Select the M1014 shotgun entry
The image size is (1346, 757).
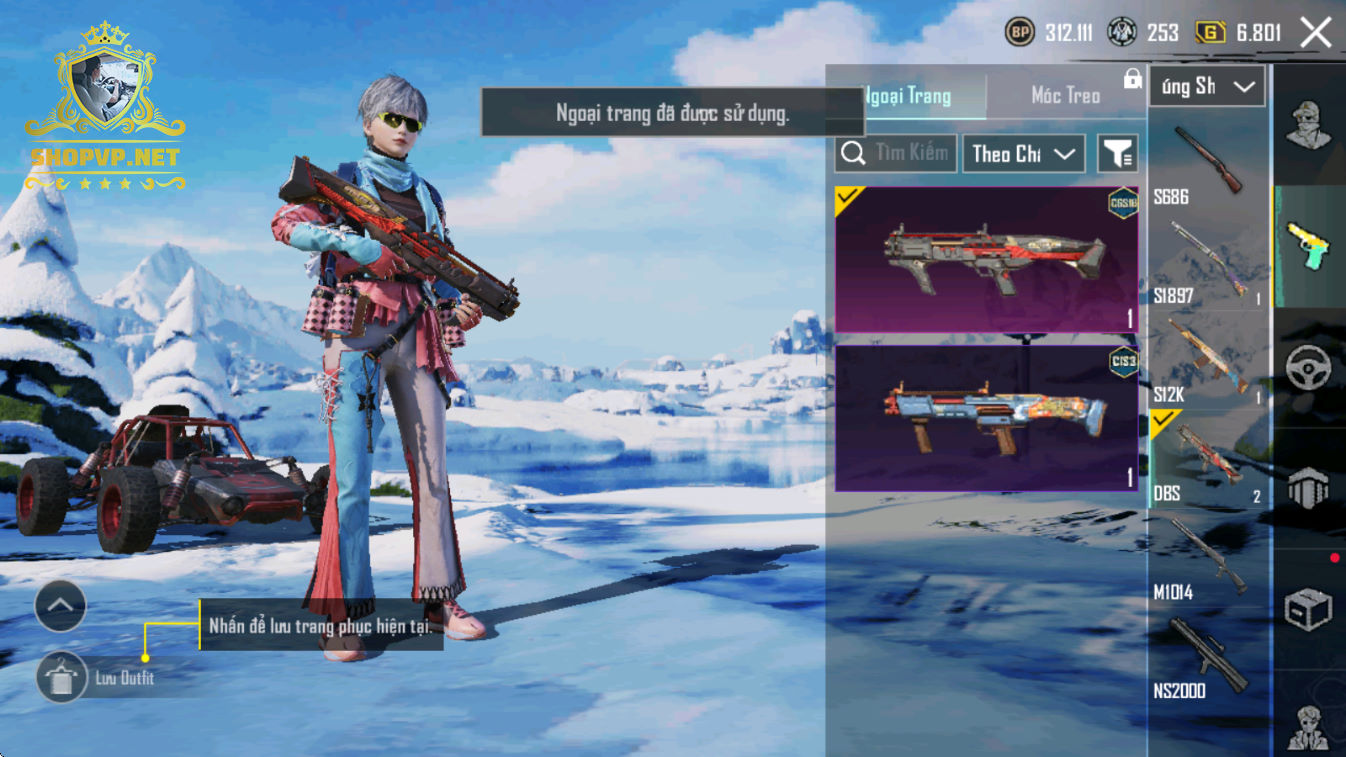click(1207, 557)
